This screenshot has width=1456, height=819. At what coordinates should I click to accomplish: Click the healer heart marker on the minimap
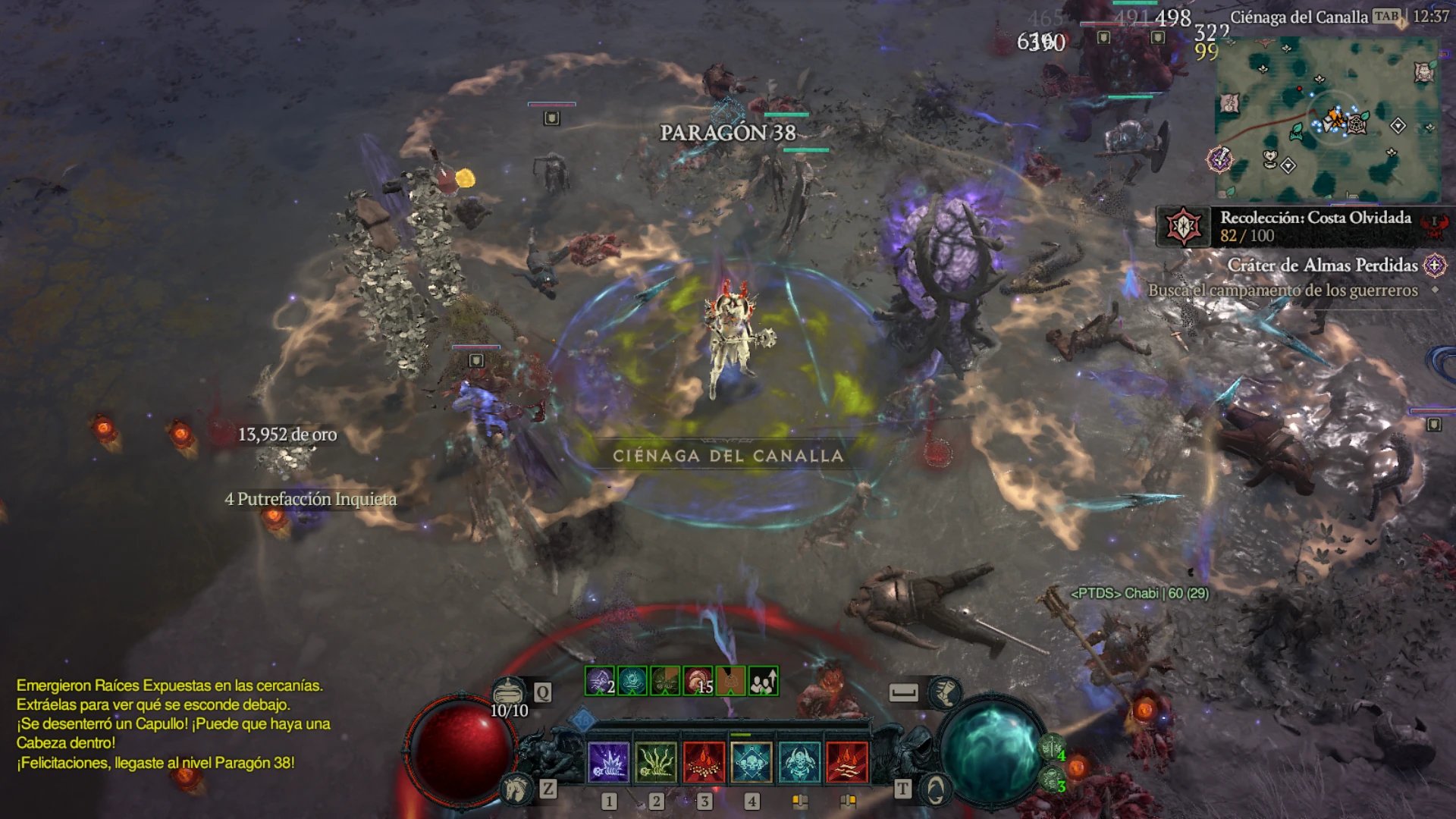pyautogui.click(x=1270, y=158)
